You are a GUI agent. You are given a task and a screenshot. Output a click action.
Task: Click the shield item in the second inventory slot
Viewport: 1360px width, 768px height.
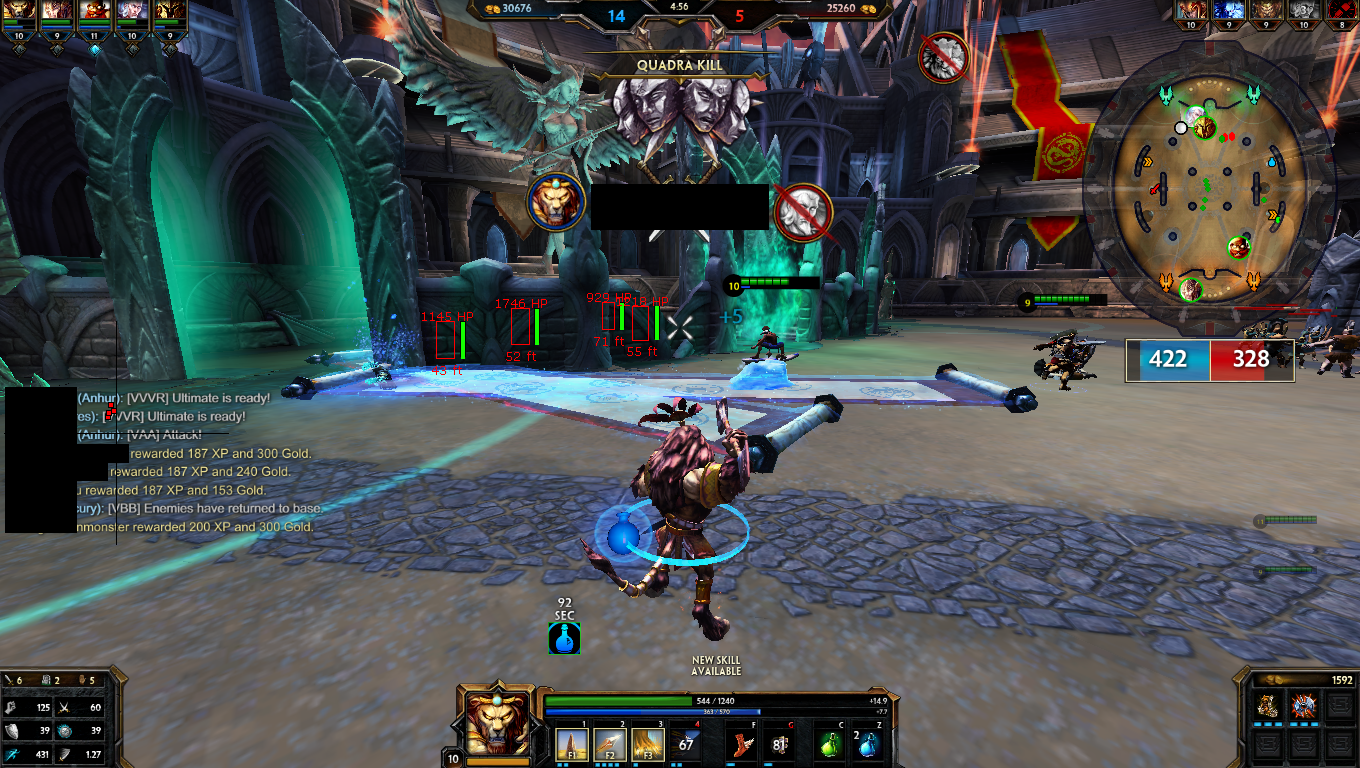pos(1303,705)
